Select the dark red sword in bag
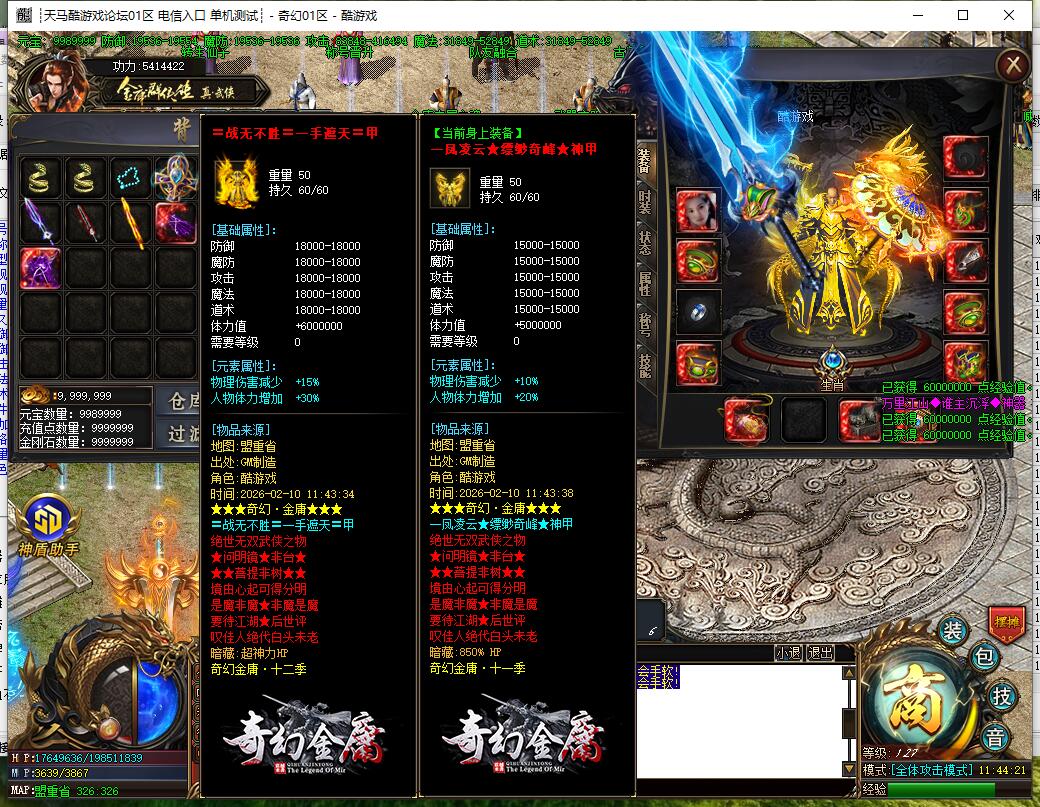Screen dimensions: 1040x807 coord(87,223)
